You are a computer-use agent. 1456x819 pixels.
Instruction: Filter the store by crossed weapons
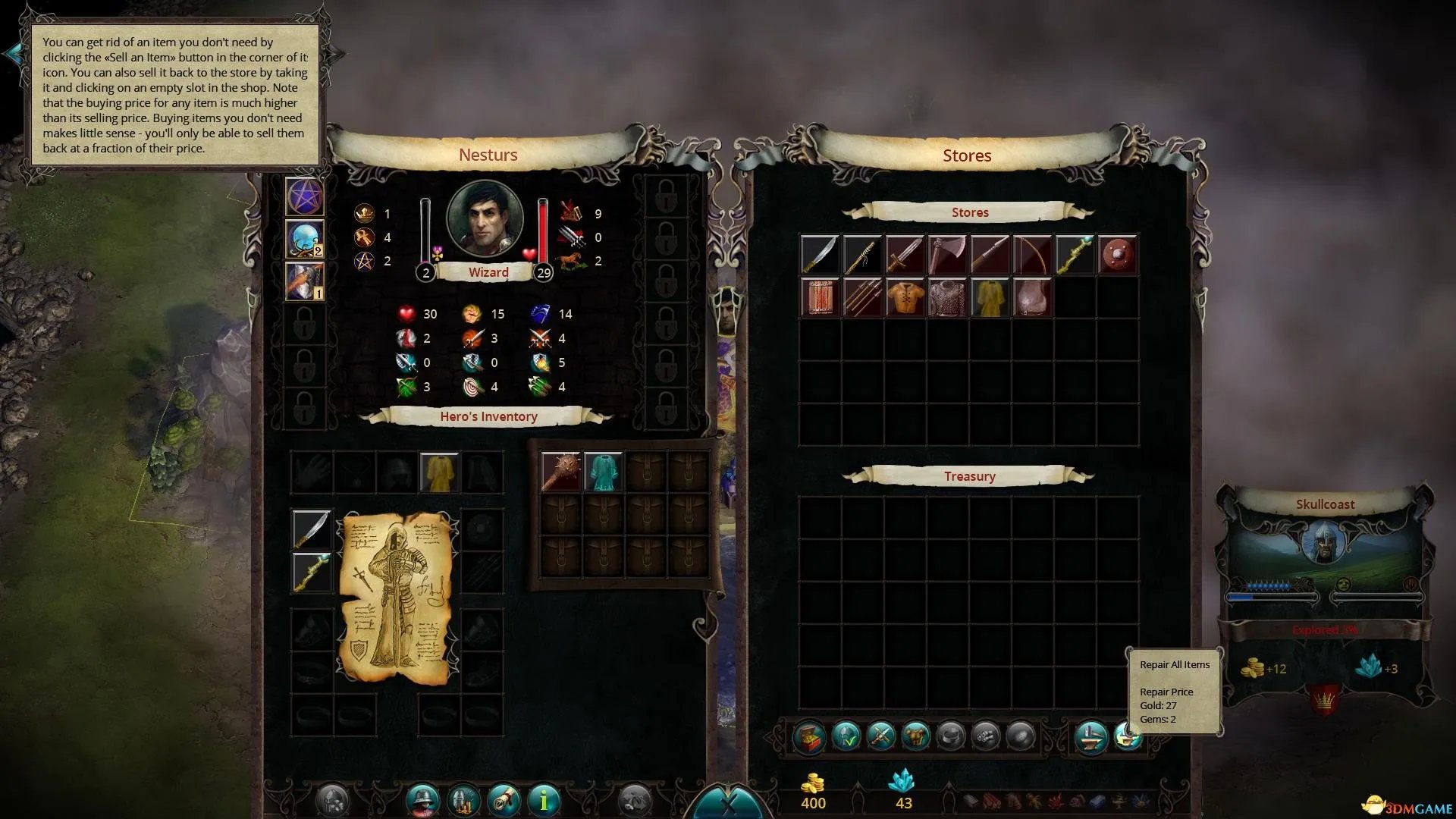pyautogui.click(x=880, y=736)
